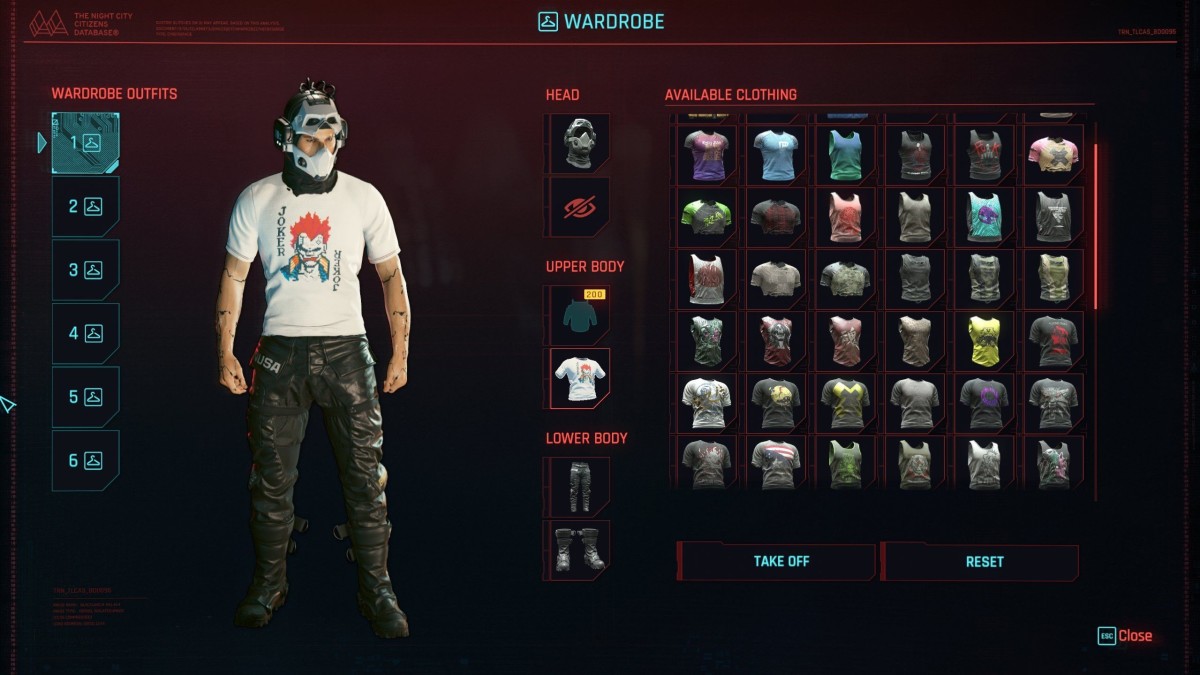
Task: Choose the purple t-shirt from available clothing
Action: click(707, 154)
